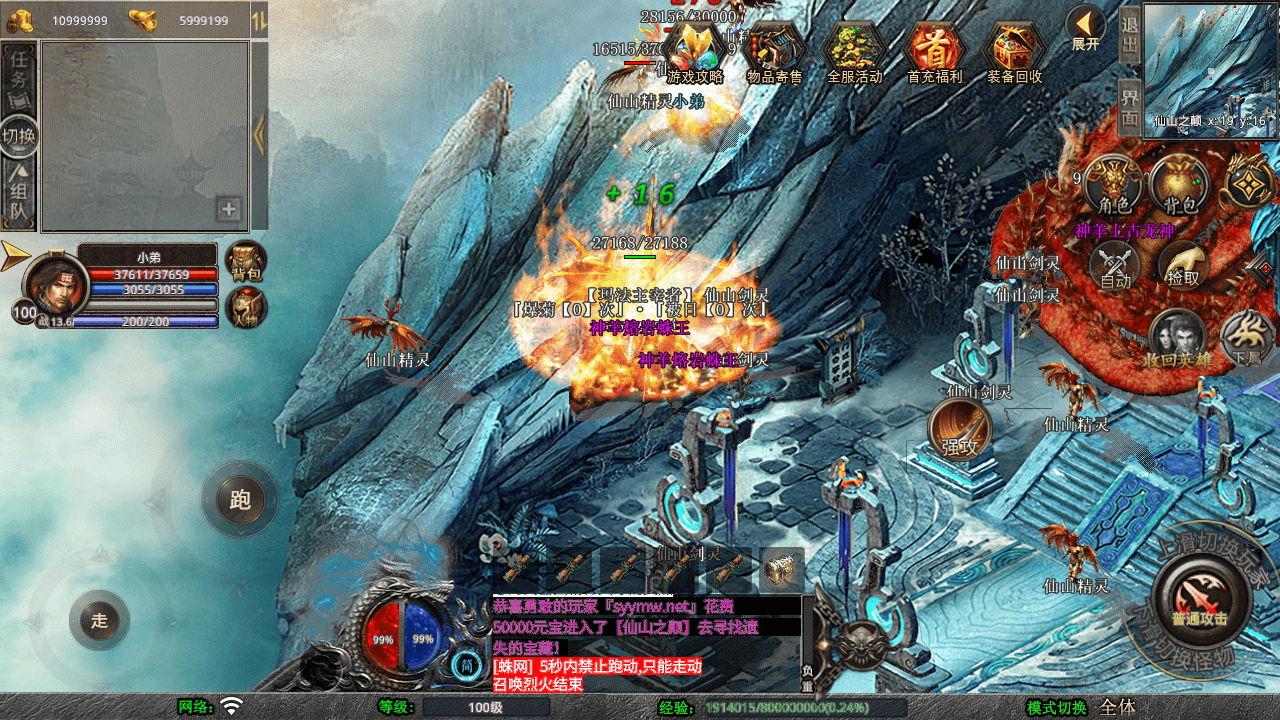
Task: Toggle the 跑 run button
Action: [x=240, y=499]
